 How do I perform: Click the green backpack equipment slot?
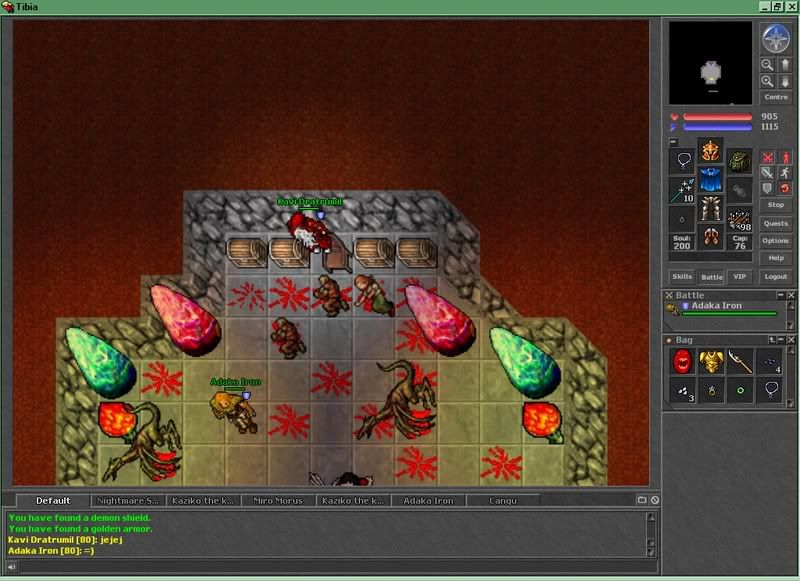point(739,161)
